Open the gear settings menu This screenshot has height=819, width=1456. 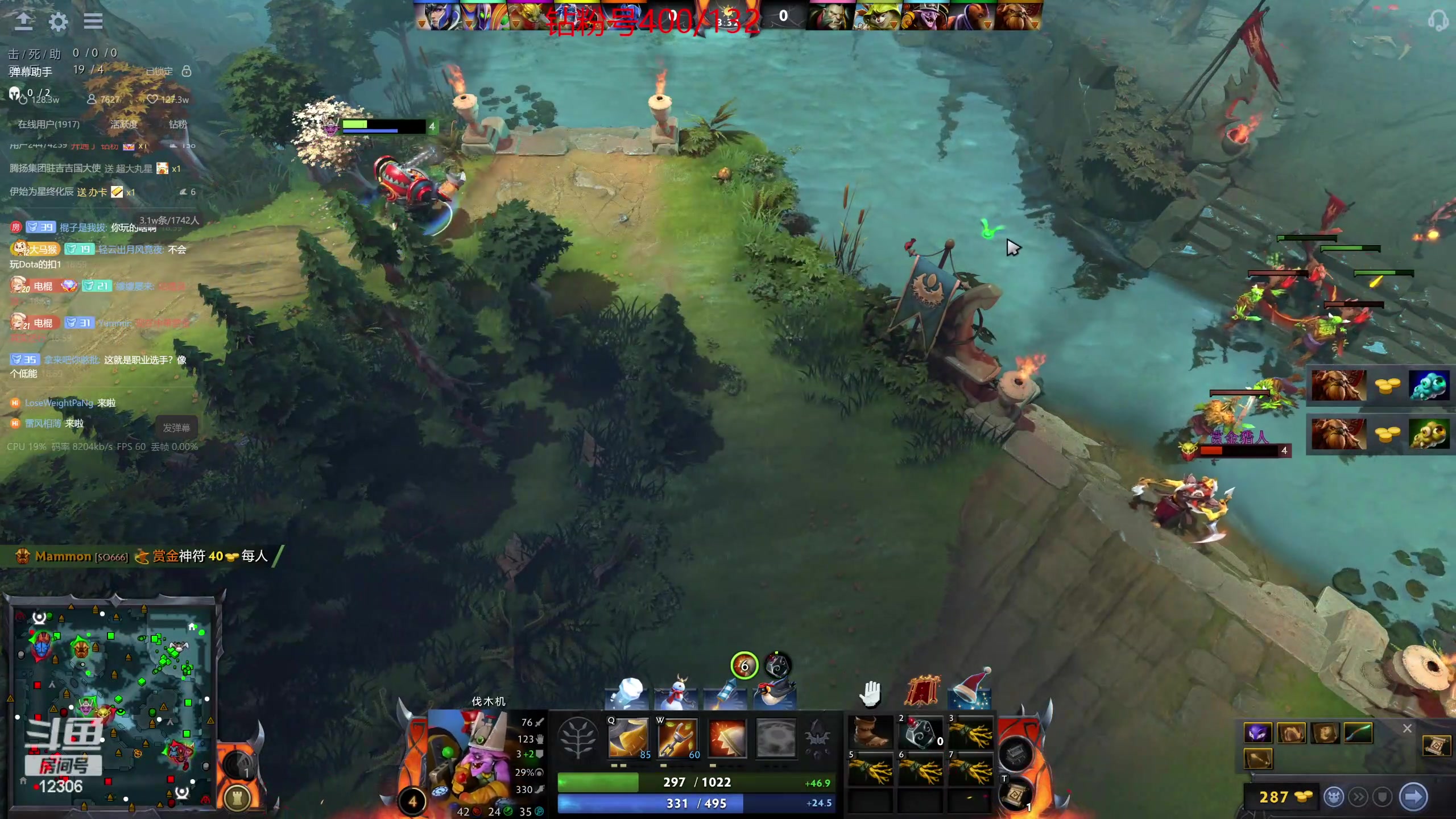[x=58, y=22]
